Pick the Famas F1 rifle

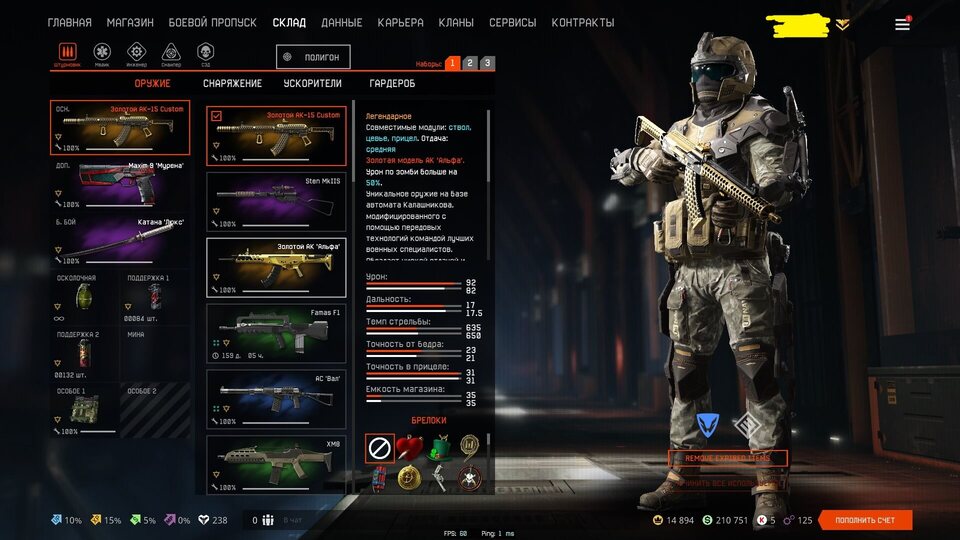276,333
